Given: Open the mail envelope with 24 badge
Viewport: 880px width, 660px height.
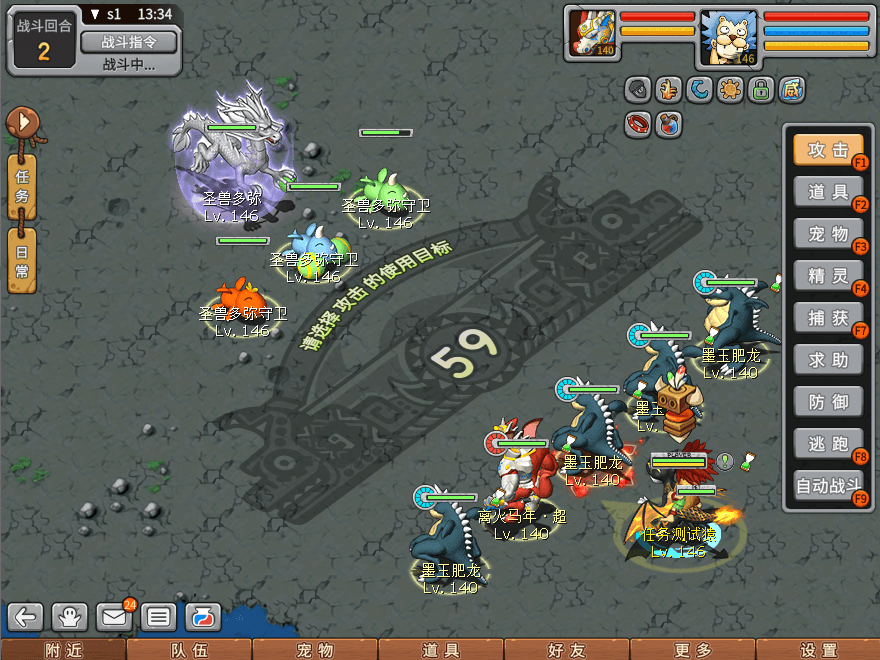Looking at the screenshot, I should tap(114, 616).
